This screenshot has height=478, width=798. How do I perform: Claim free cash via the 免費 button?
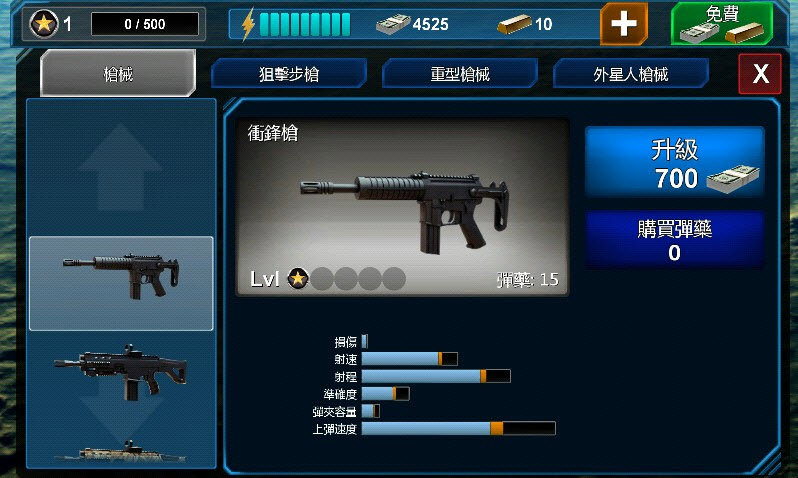pos(721,23)
